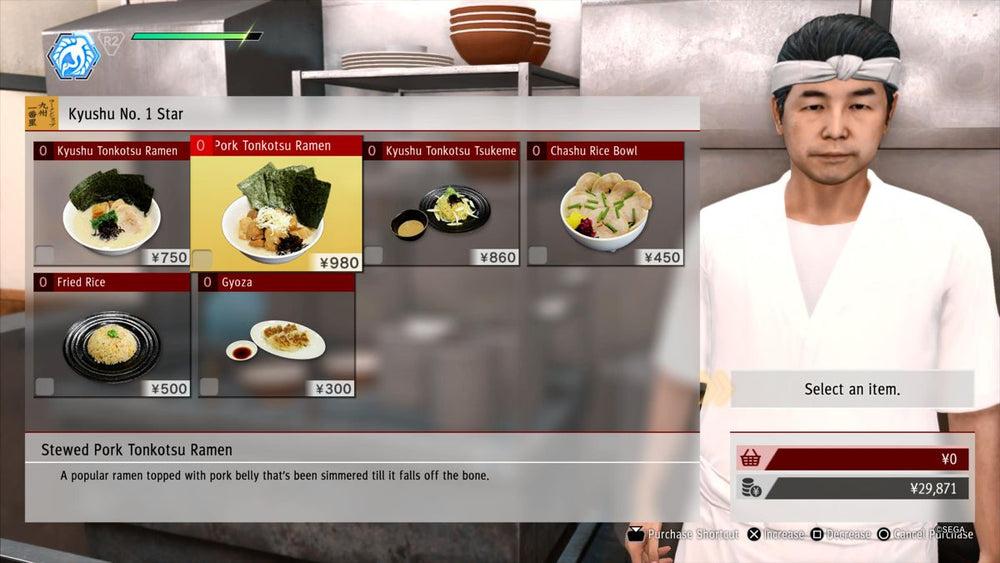The image size is (1000, 563).
Task: Choose the Gyoza for ¥300
Action: tap(276, 336)
